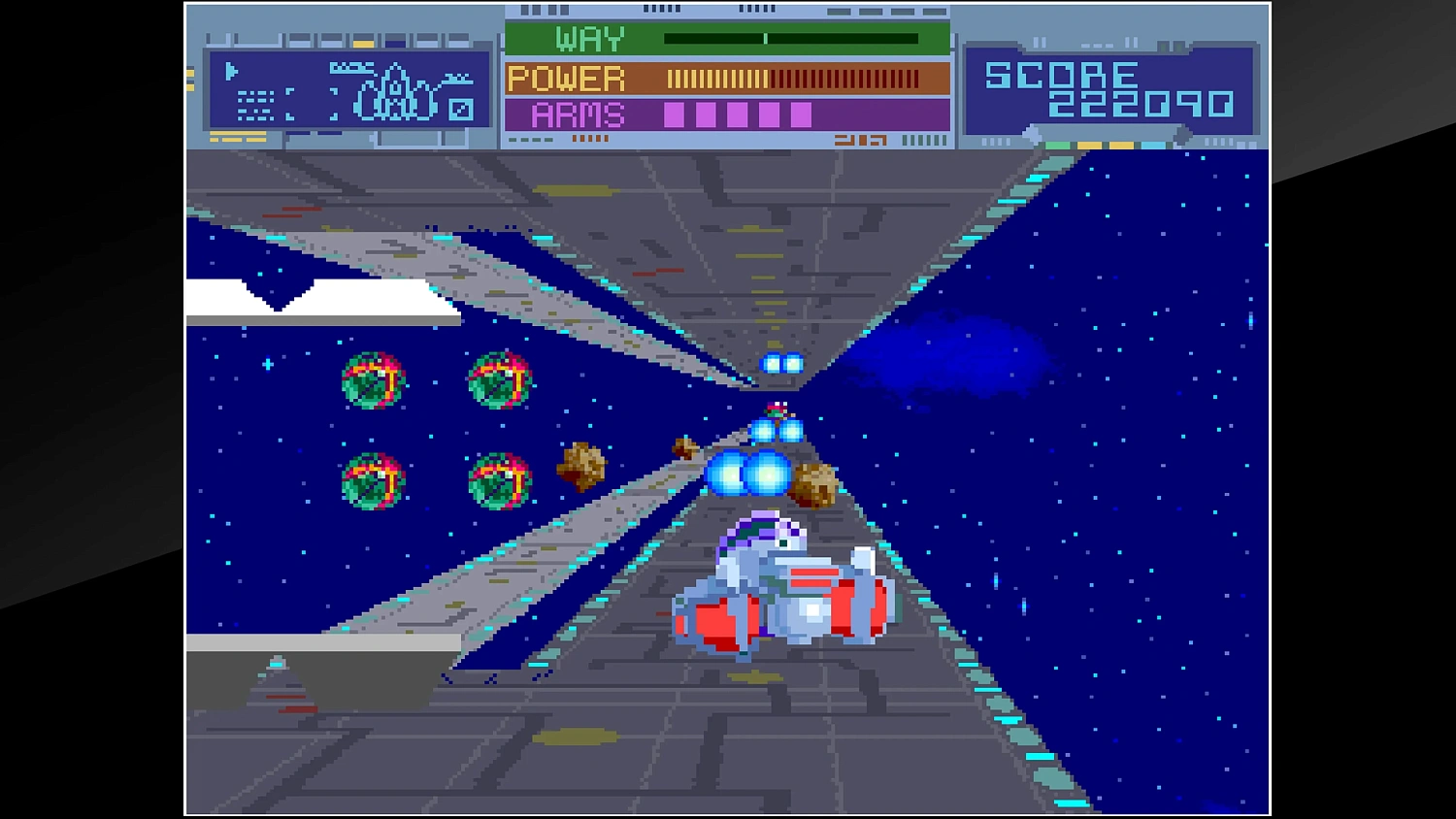Toggle the first magenta ARMS block
Screen dimensions: 1456x819
click(673, 115)
